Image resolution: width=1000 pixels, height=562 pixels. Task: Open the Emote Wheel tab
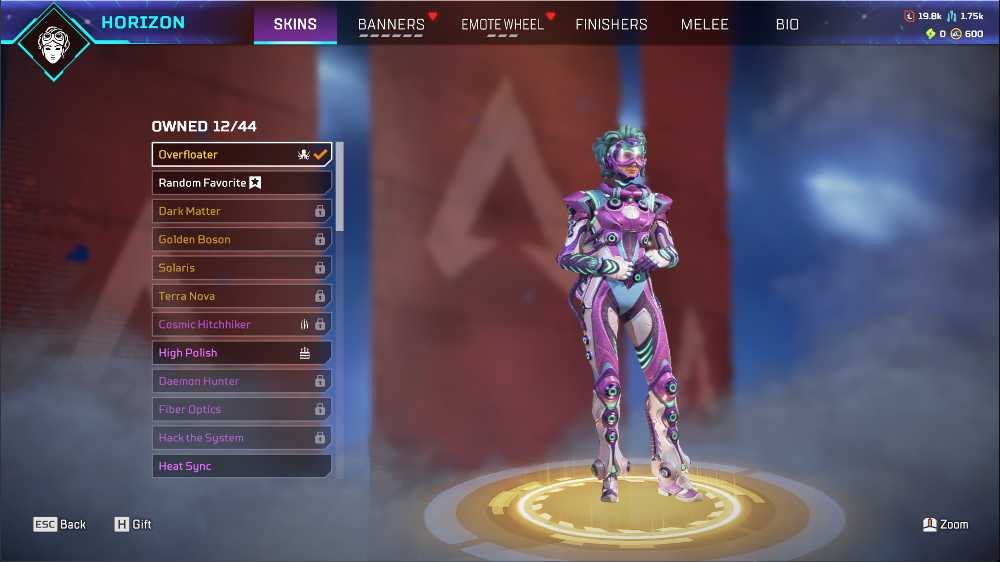coord(502,24)
